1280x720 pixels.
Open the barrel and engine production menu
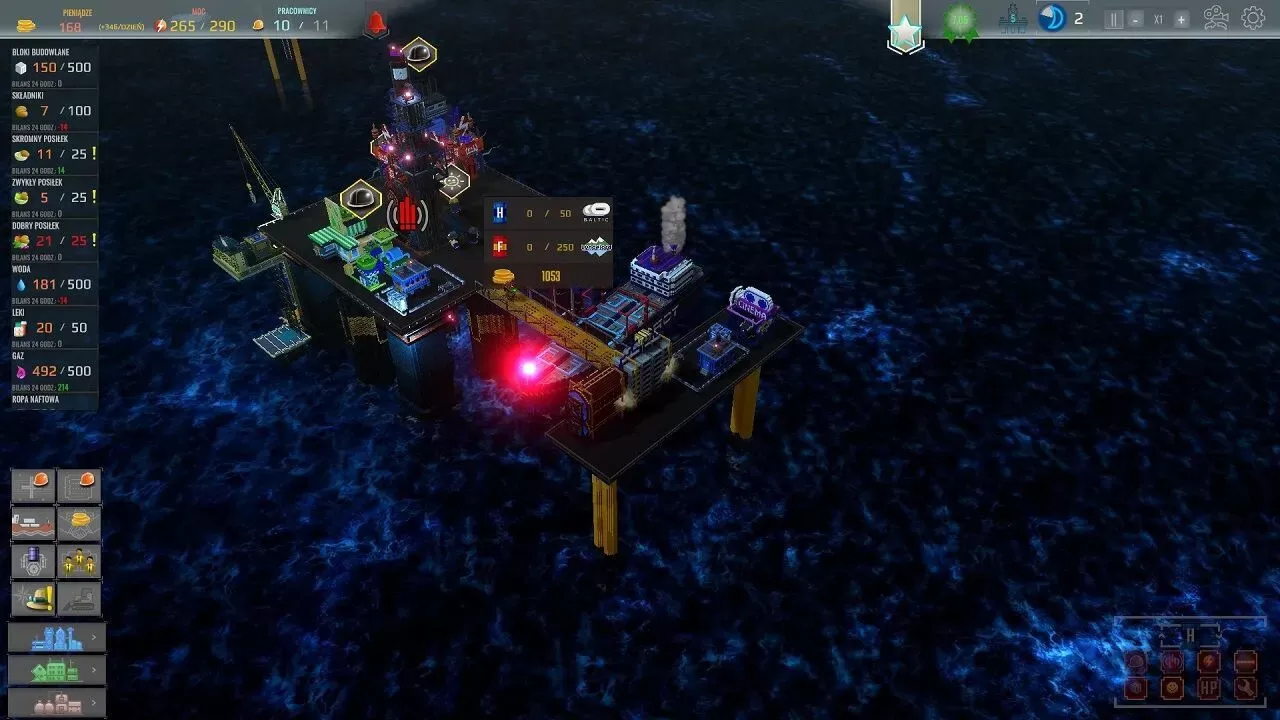click(32, 561)
